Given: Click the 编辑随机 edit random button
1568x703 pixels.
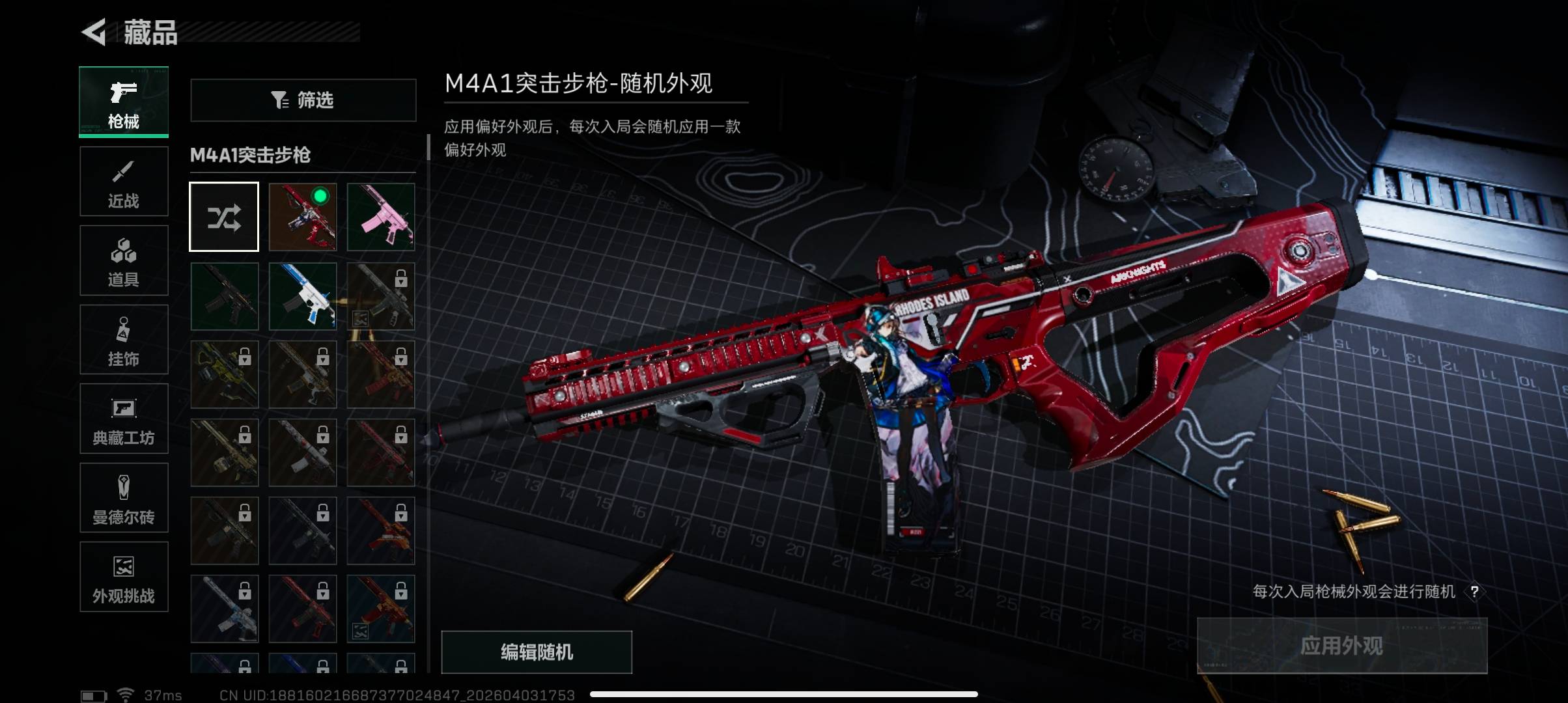Looking at the screenshot, I should pos(537,652).
